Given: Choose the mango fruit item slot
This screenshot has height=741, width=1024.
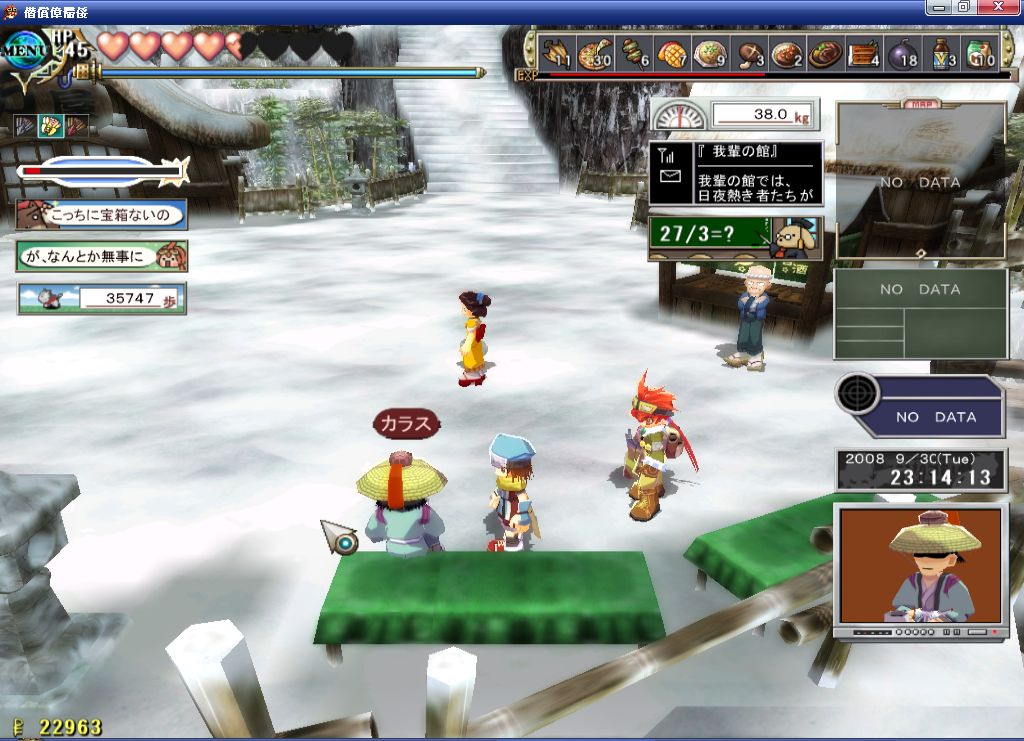Looking at the screenshot, I should 672,52.
